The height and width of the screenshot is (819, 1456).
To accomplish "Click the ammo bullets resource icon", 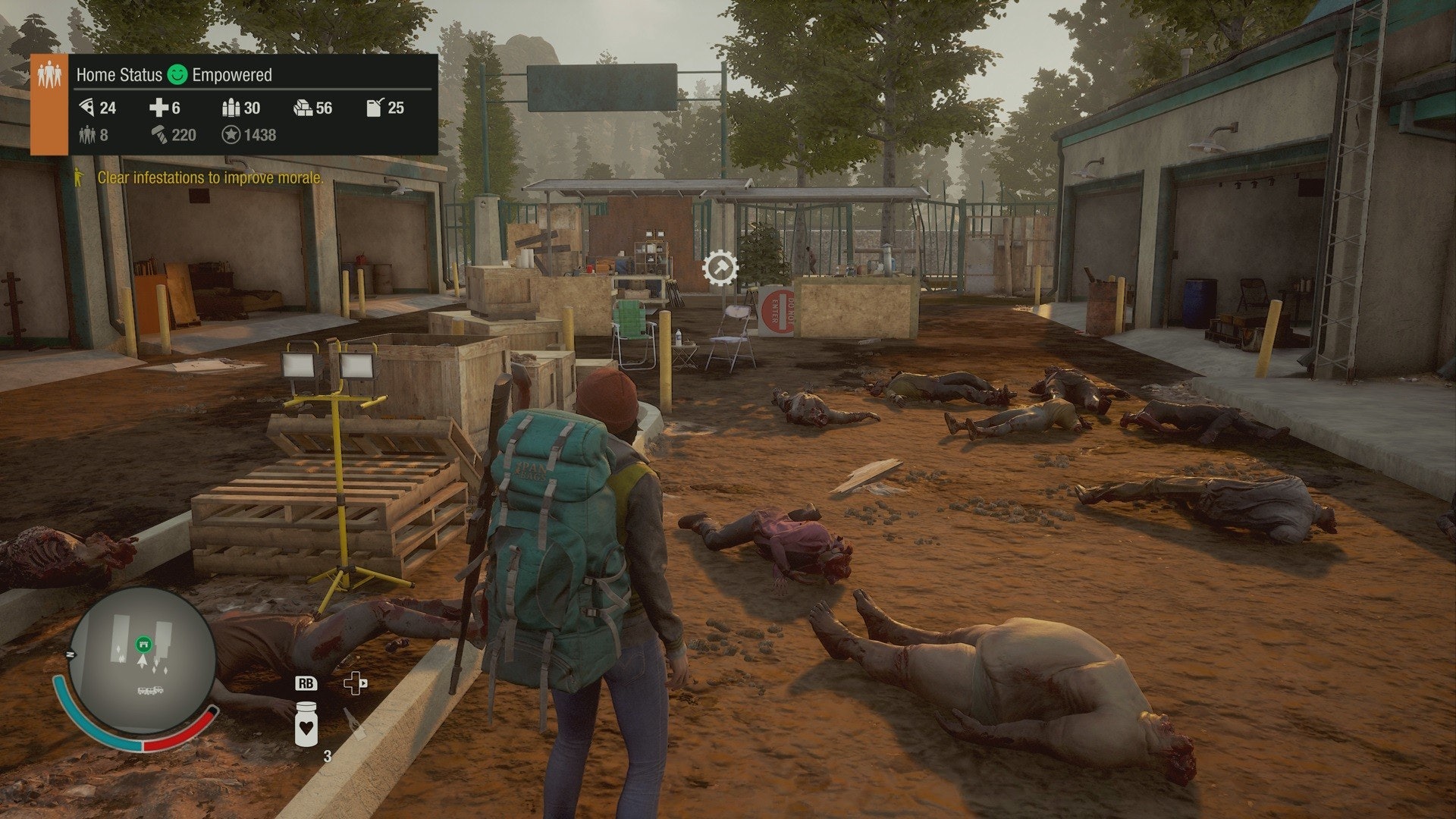I will [x=231, y=108].
